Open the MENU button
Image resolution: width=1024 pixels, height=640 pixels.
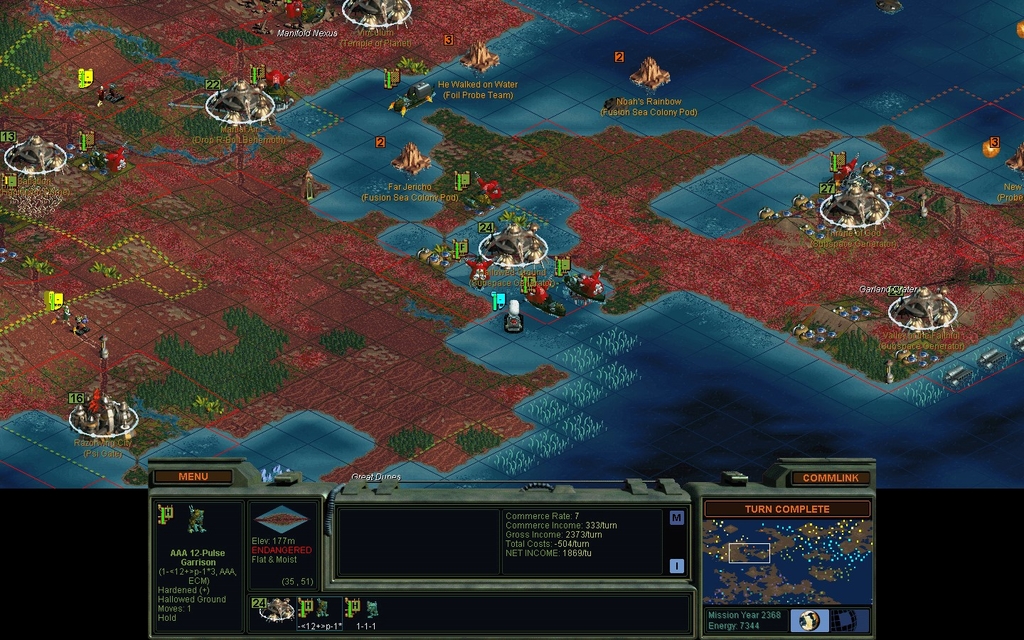click(193, 477)
